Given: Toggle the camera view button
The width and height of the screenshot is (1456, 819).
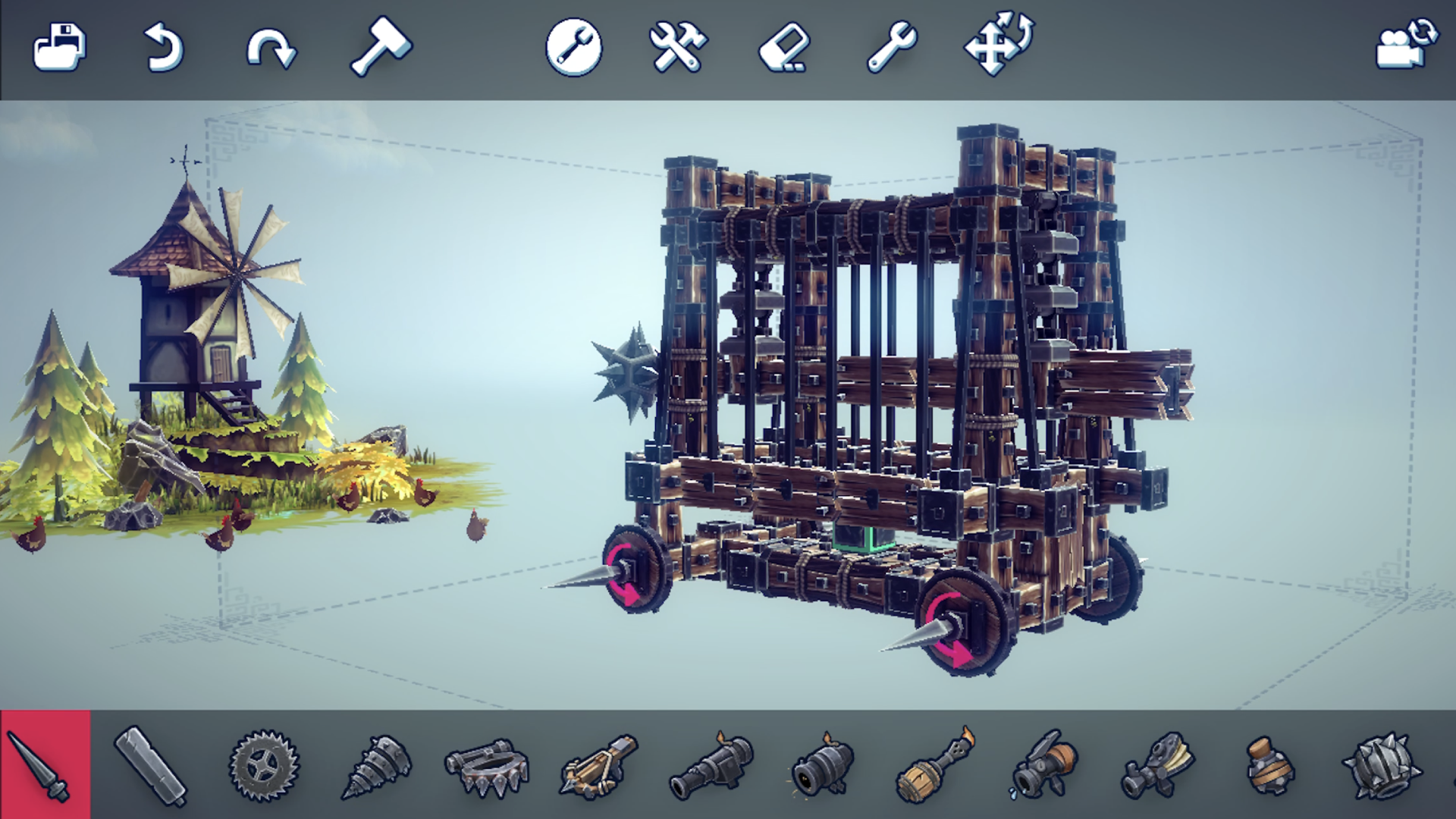Looking at the screenshot, I should 1407,45.
